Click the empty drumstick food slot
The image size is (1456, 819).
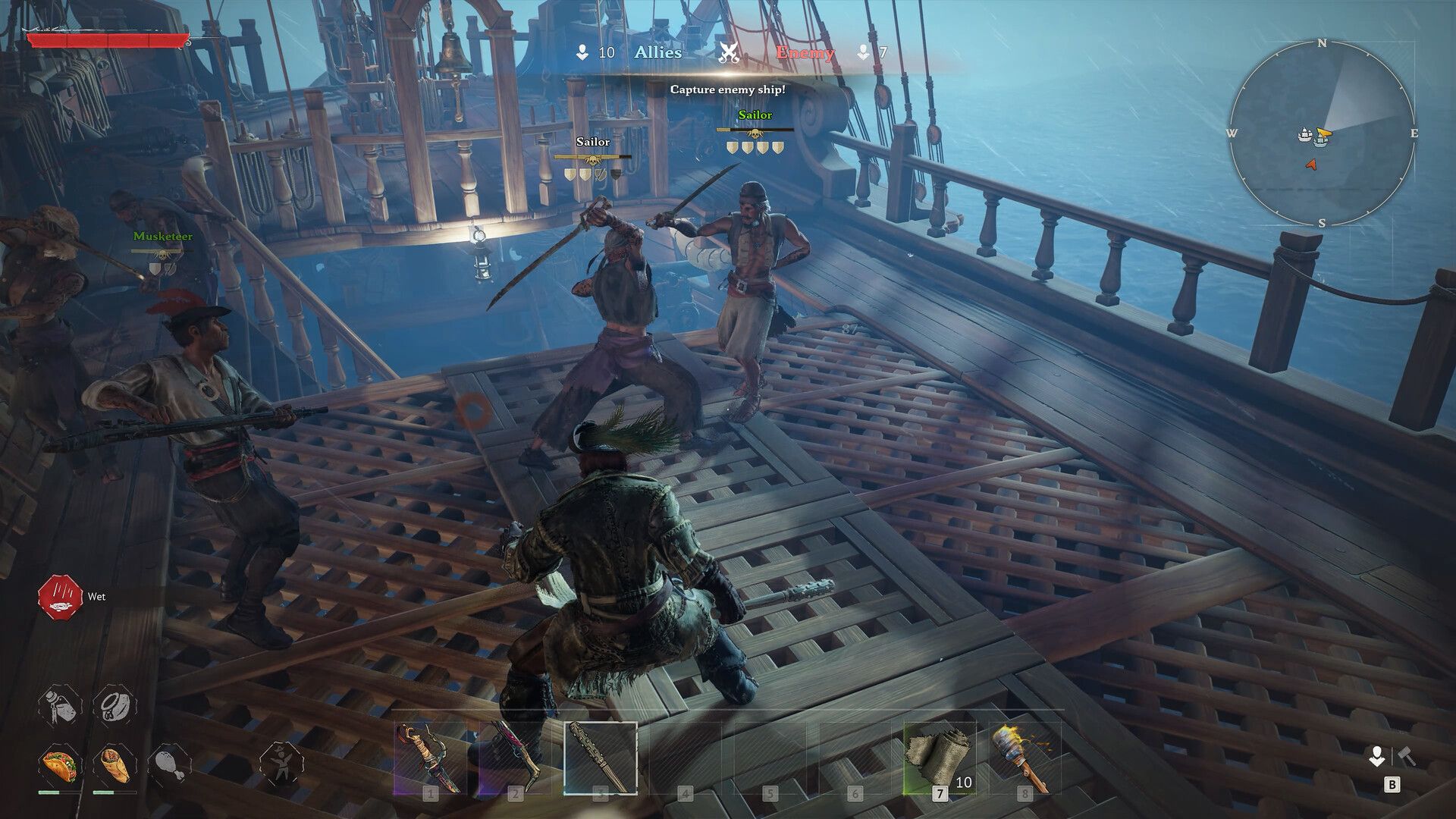point(168,764)
